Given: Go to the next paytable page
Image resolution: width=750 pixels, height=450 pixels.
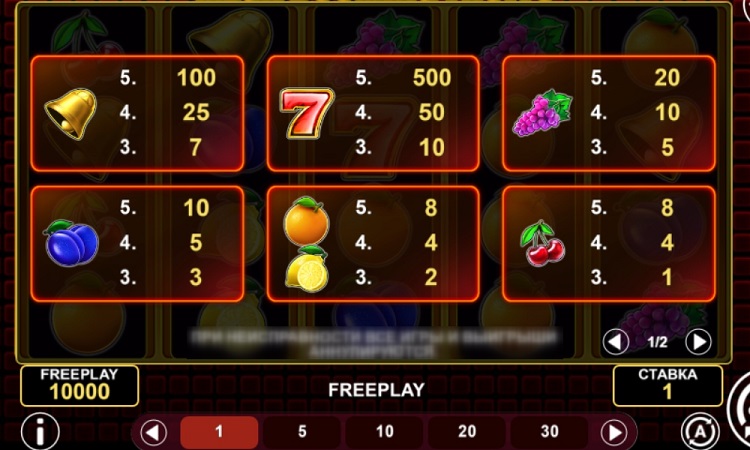Looking at the screenshot, I should tap(699, 342).
